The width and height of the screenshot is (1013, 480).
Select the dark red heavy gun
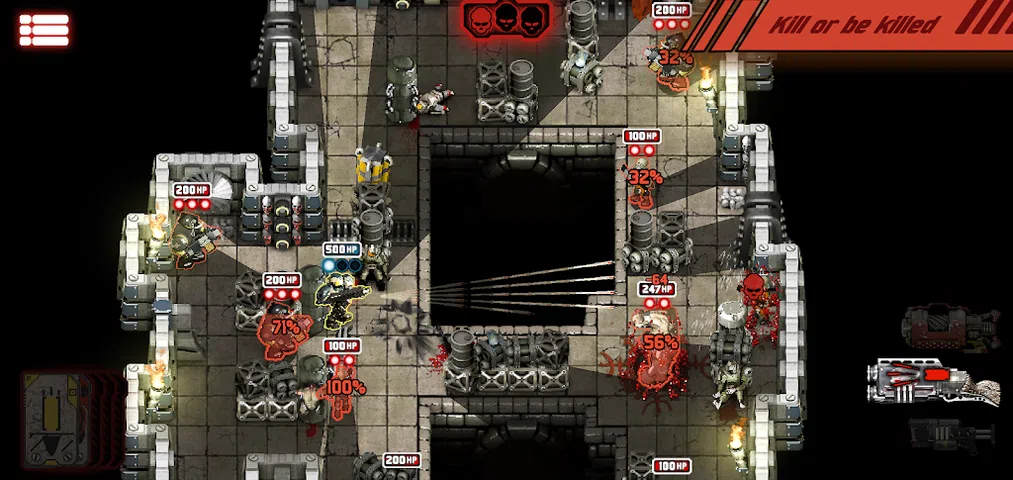tap(949, 327)
